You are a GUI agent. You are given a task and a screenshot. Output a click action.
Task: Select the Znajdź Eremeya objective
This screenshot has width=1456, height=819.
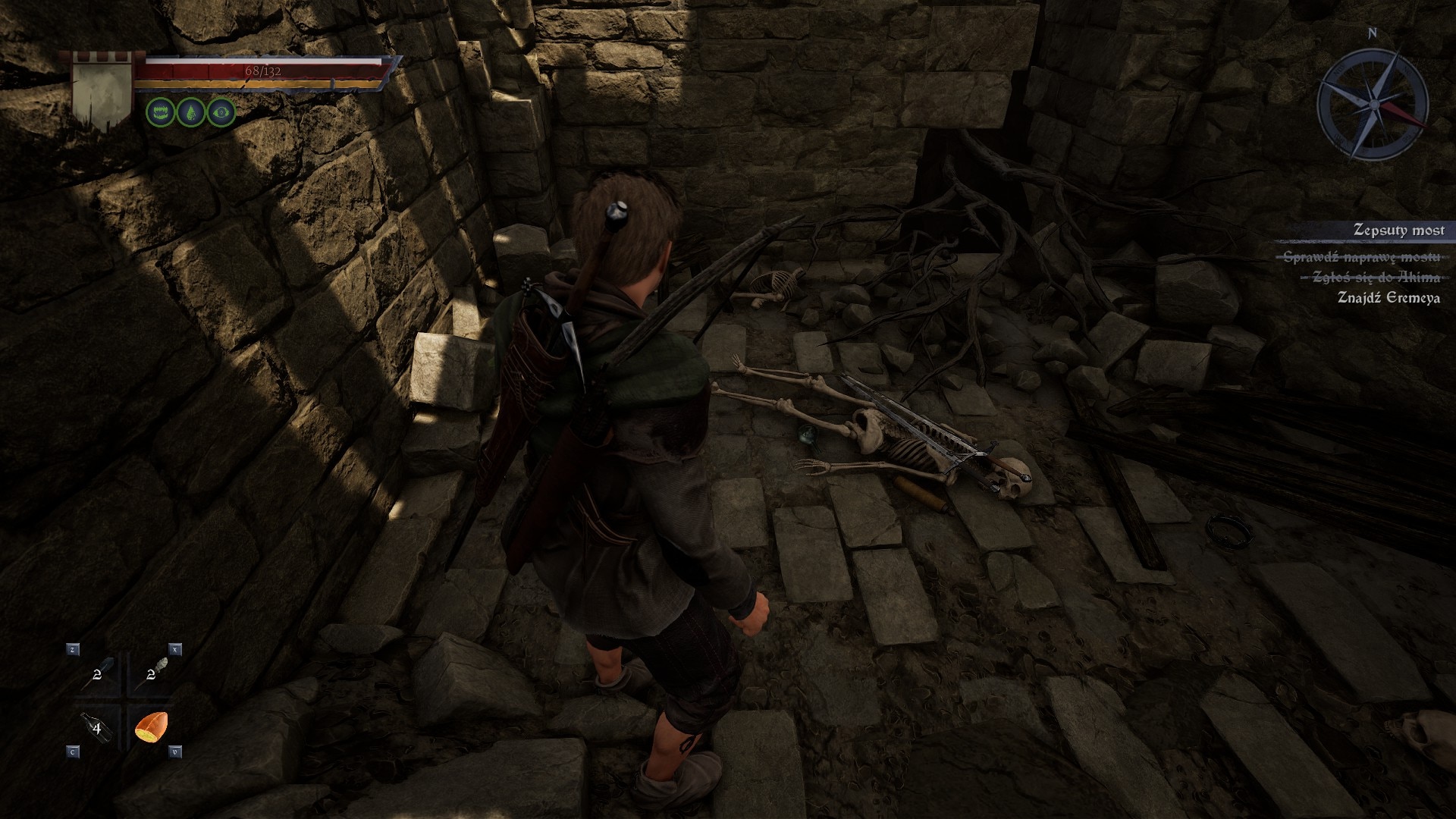click(1388, 297)
